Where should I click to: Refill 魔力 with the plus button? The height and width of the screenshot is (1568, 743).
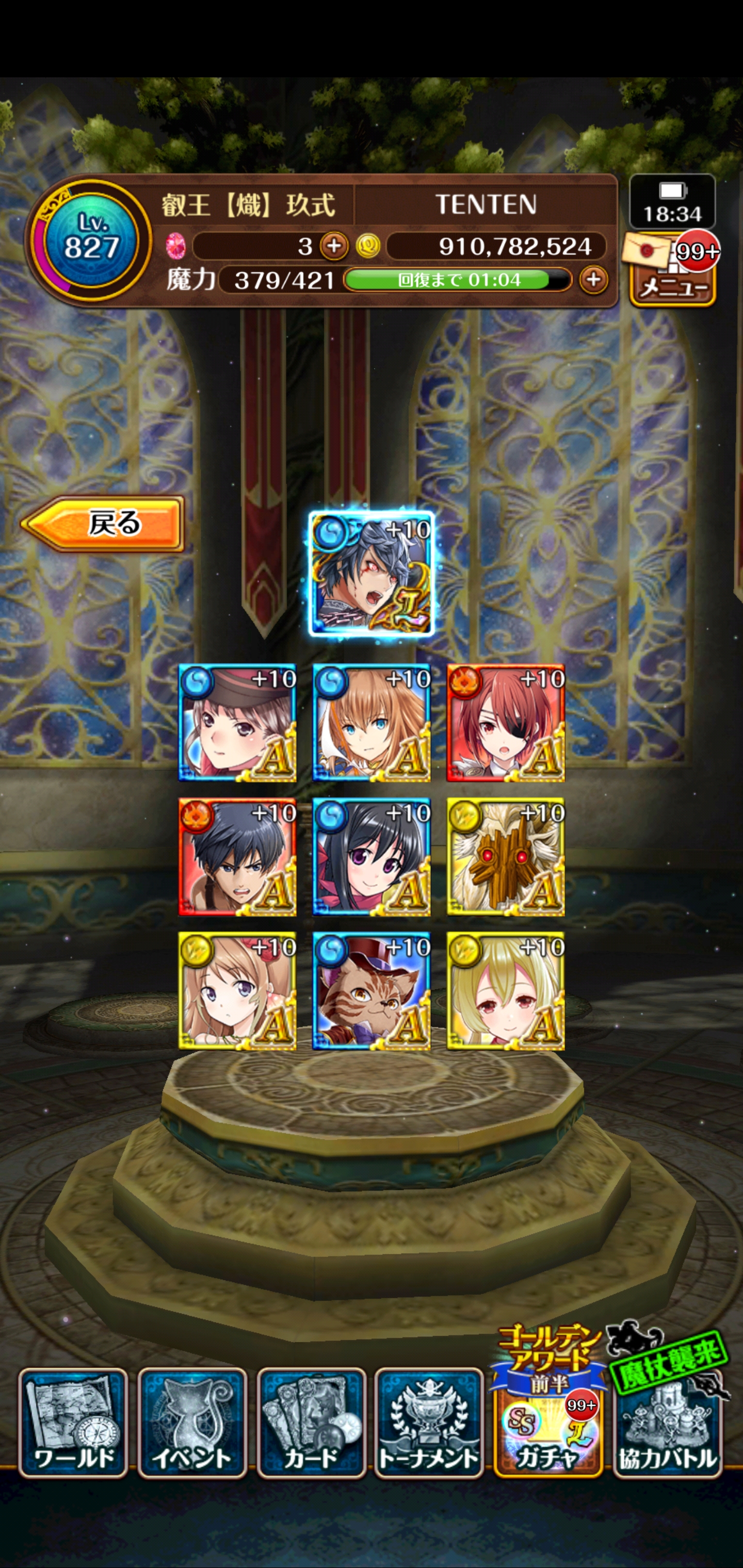593,281
